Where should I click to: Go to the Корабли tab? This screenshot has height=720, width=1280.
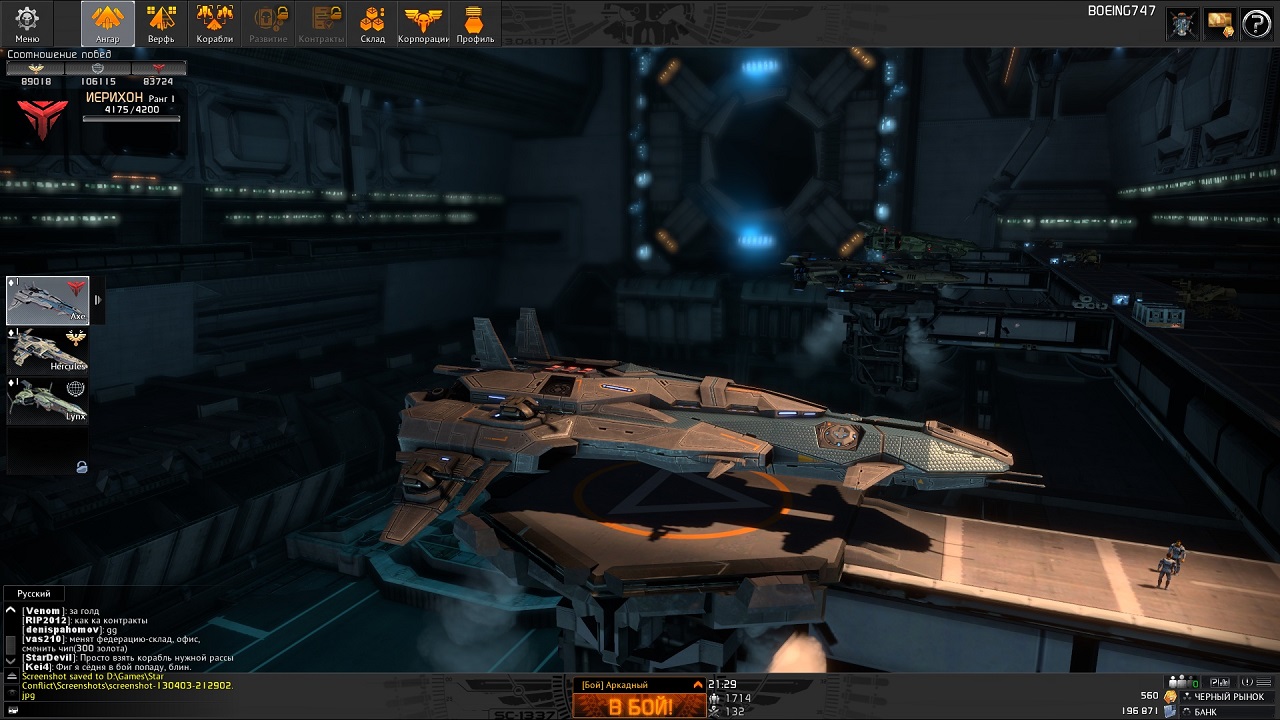[214, 23]
